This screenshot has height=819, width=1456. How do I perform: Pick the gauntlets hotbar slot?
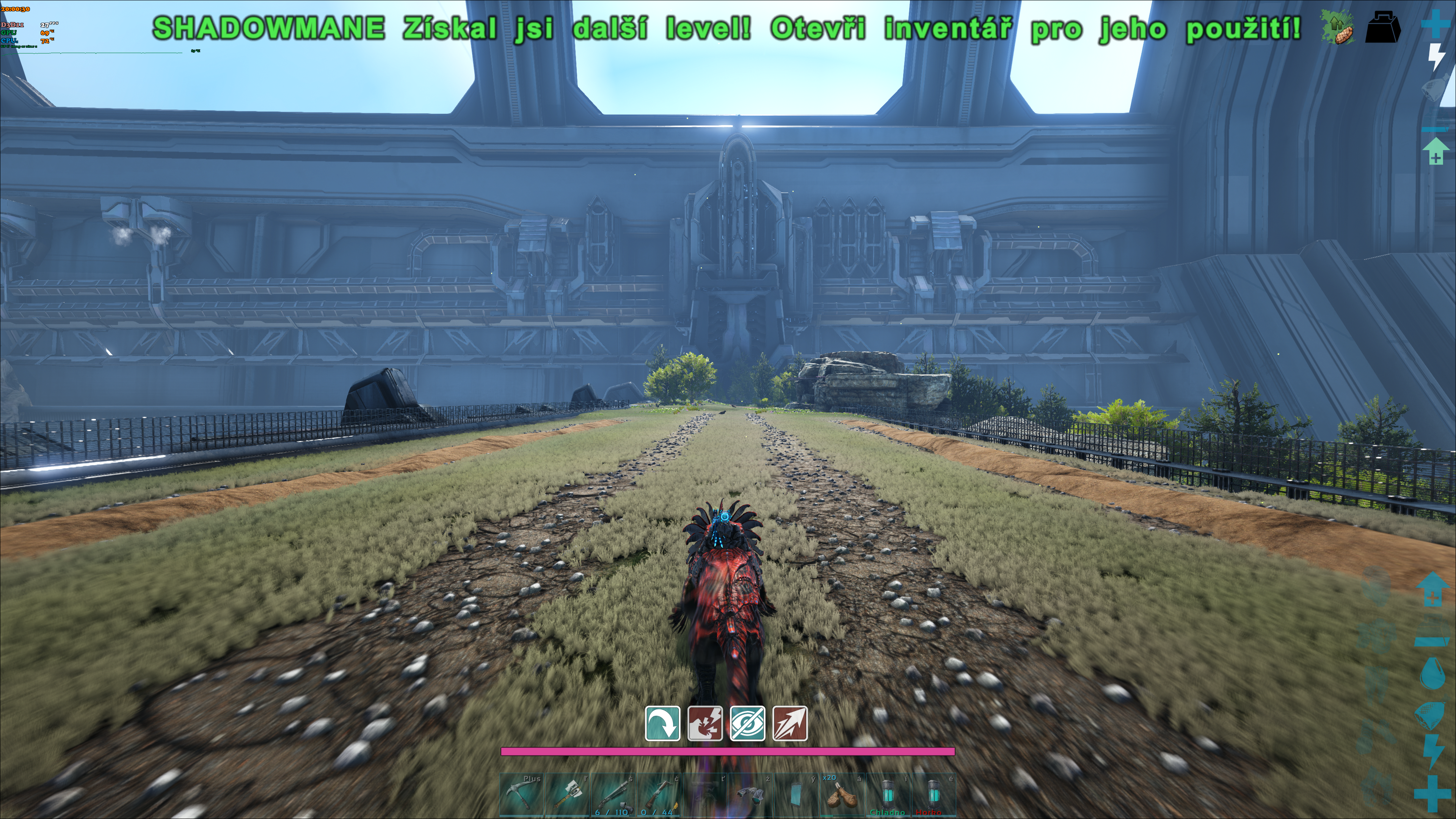tap(751, 795)
